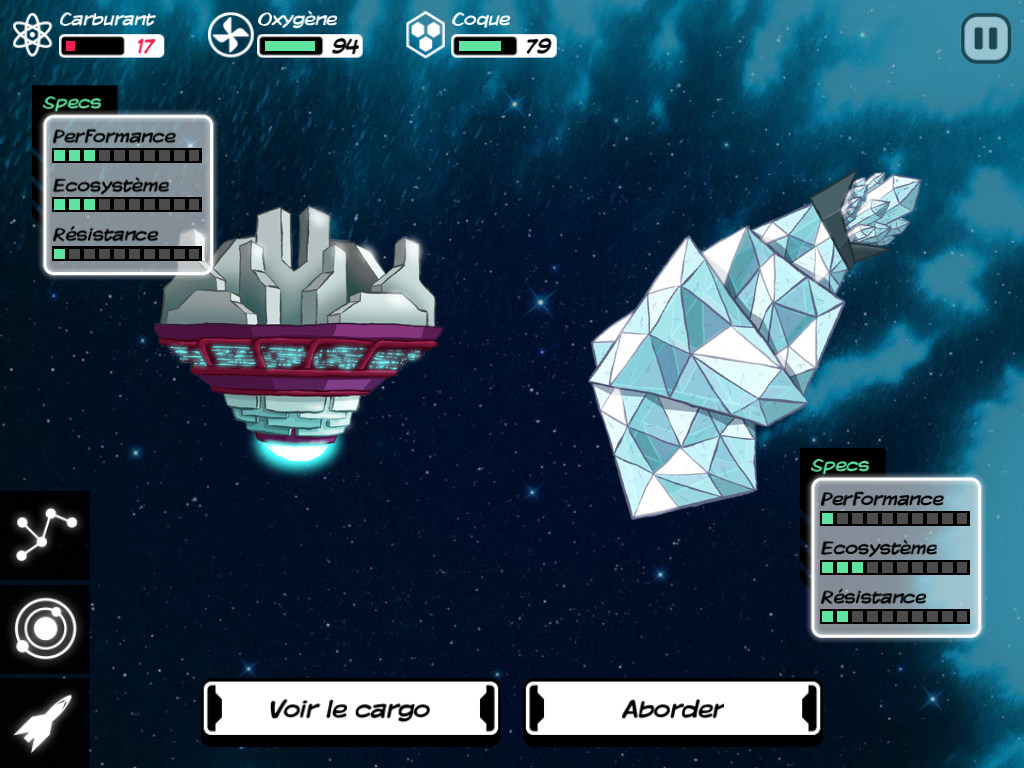1024x768 pixels.
Task: Toggle the Specs tab above player ship stats
Action: tap(73, 102)
